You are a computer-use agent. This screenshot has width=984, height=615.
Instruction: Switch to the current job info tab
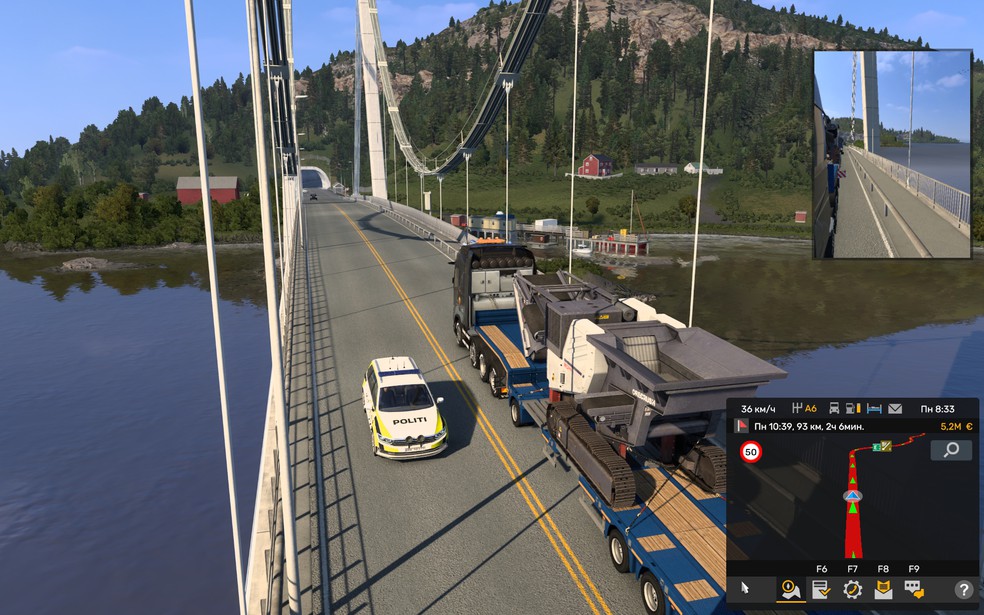coord(821,589)
